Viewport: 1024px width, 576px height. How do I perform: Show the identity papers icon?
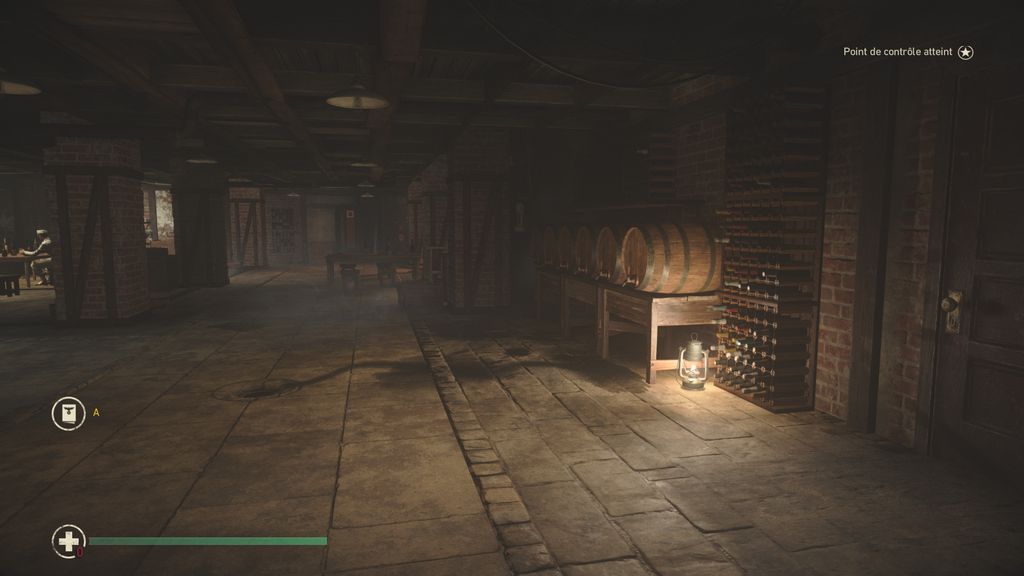click(x=68, y=414)
